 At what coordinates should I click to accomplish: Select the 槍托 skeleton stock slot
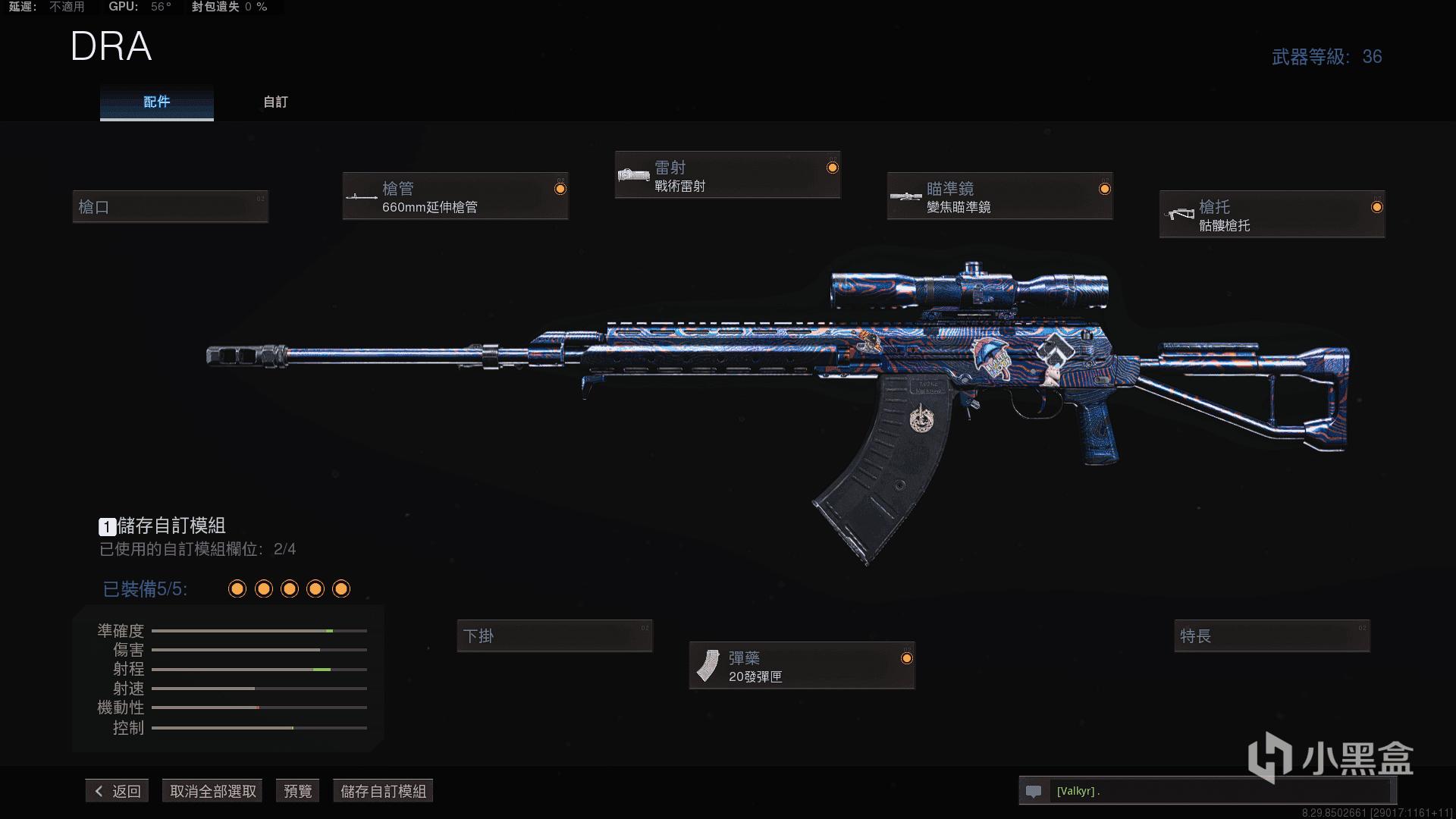(x=1272, y=215)
